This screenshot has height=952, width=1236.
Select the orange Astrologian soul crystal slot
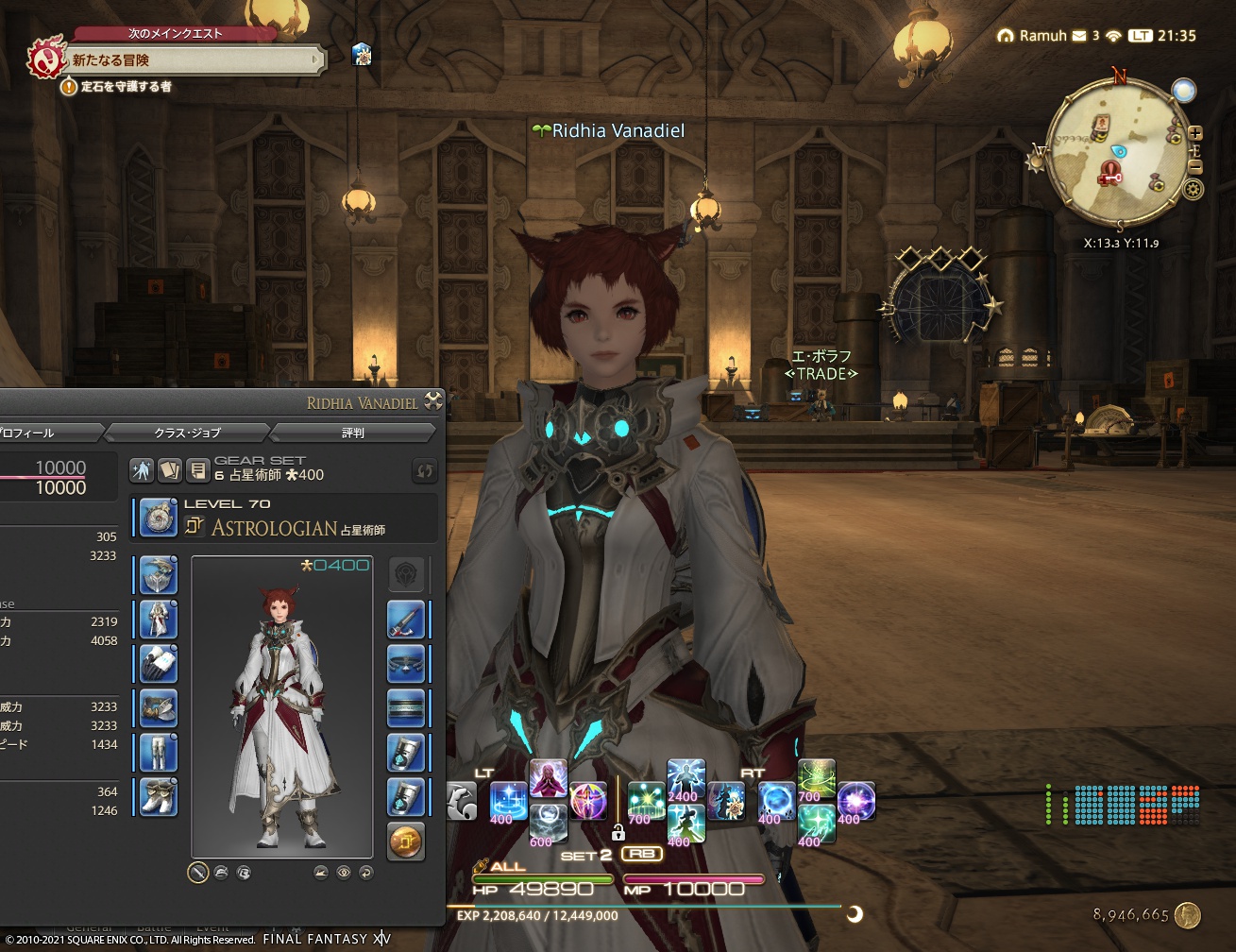[406, 840]
